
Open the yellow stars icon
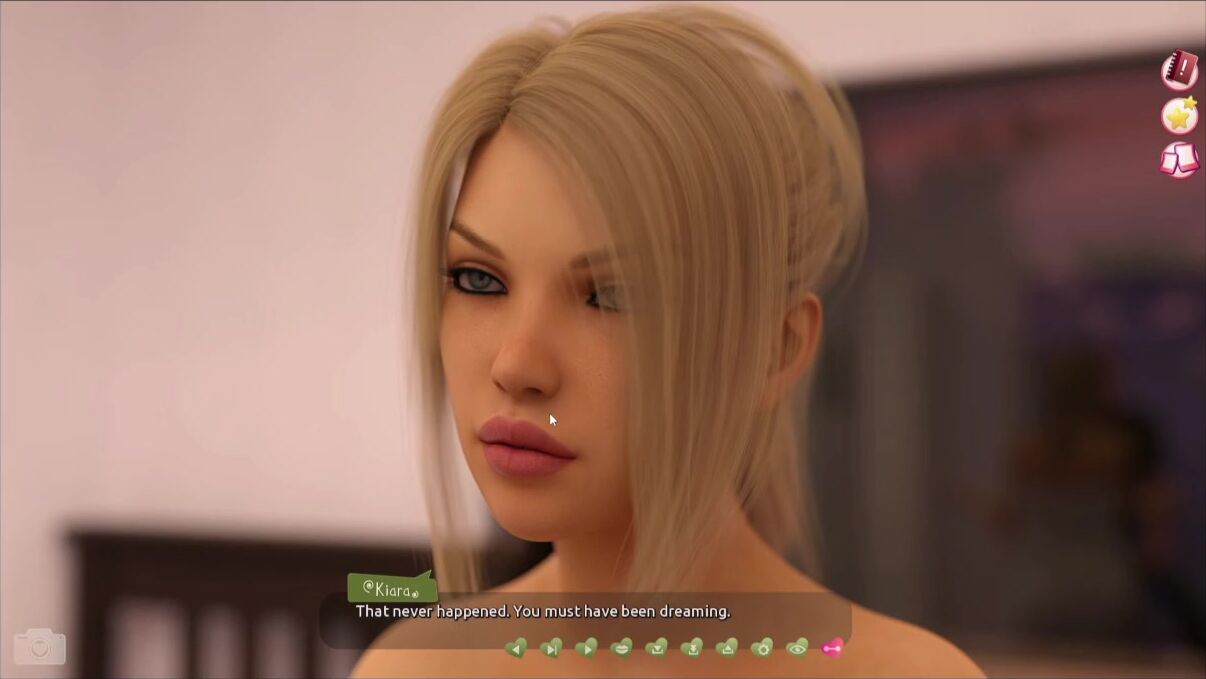(x=1180, y=115)
